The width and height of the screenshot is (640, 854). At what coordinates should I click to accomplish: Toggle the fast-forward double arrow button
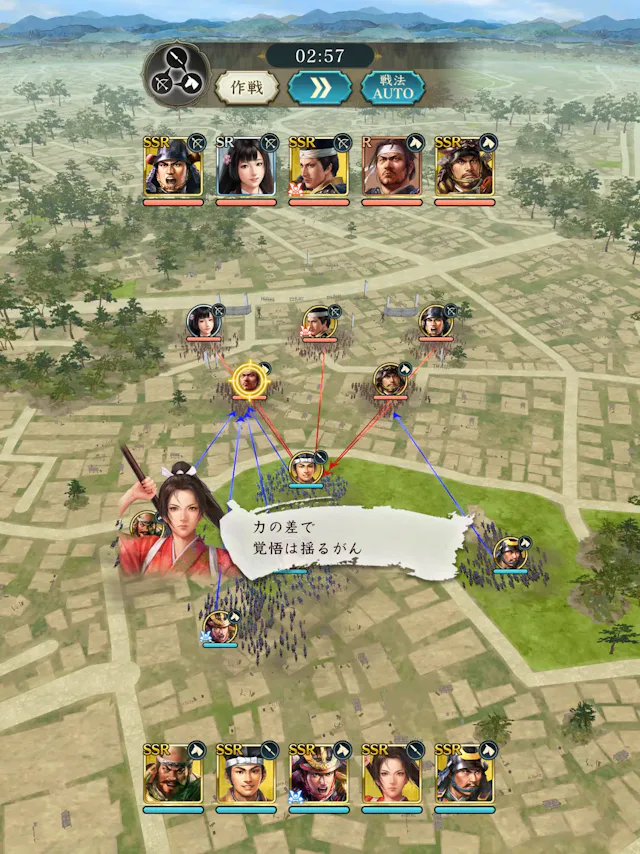[319, 87]
